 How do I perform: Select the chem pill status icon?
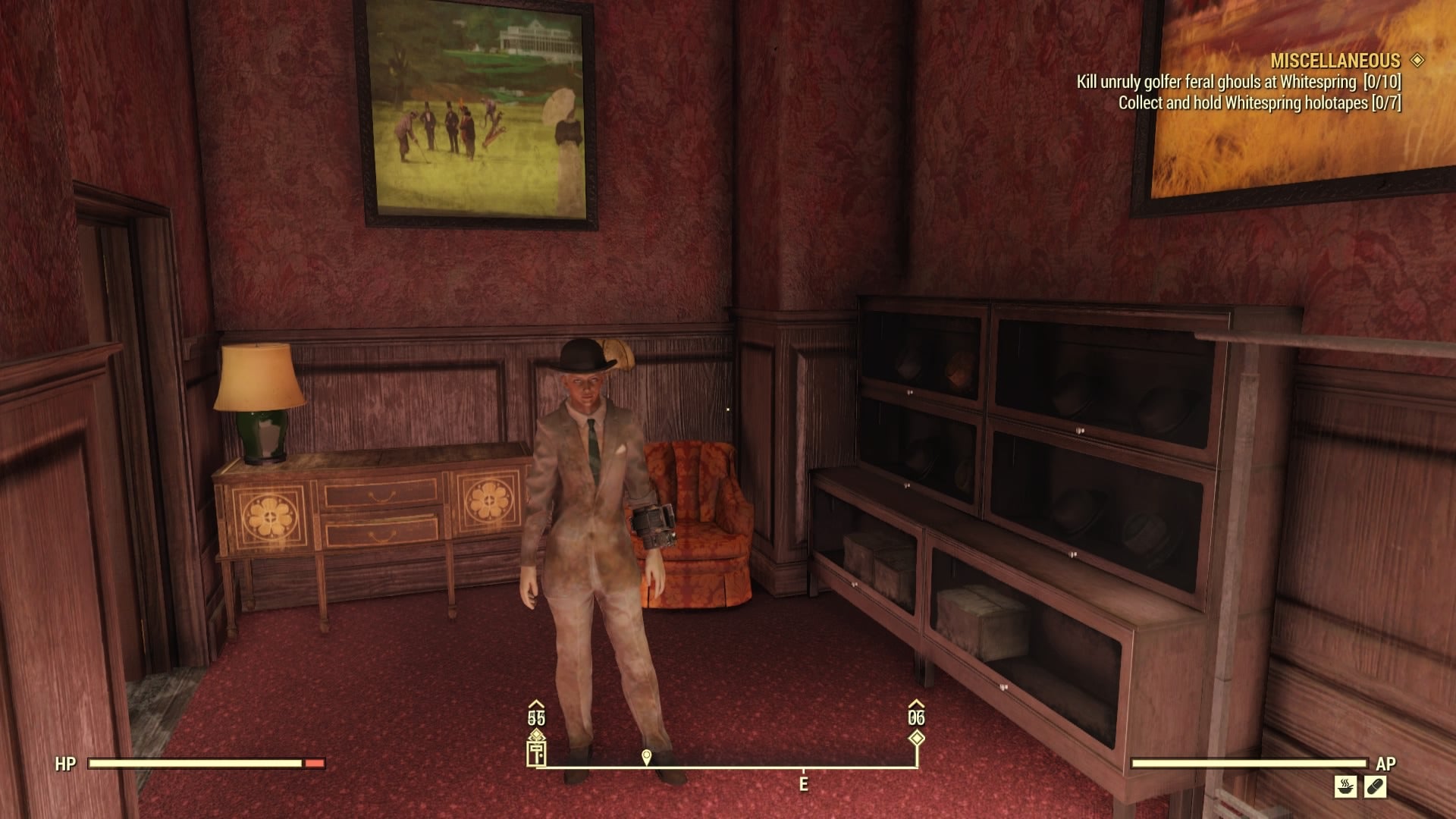tap(1376, 786)
